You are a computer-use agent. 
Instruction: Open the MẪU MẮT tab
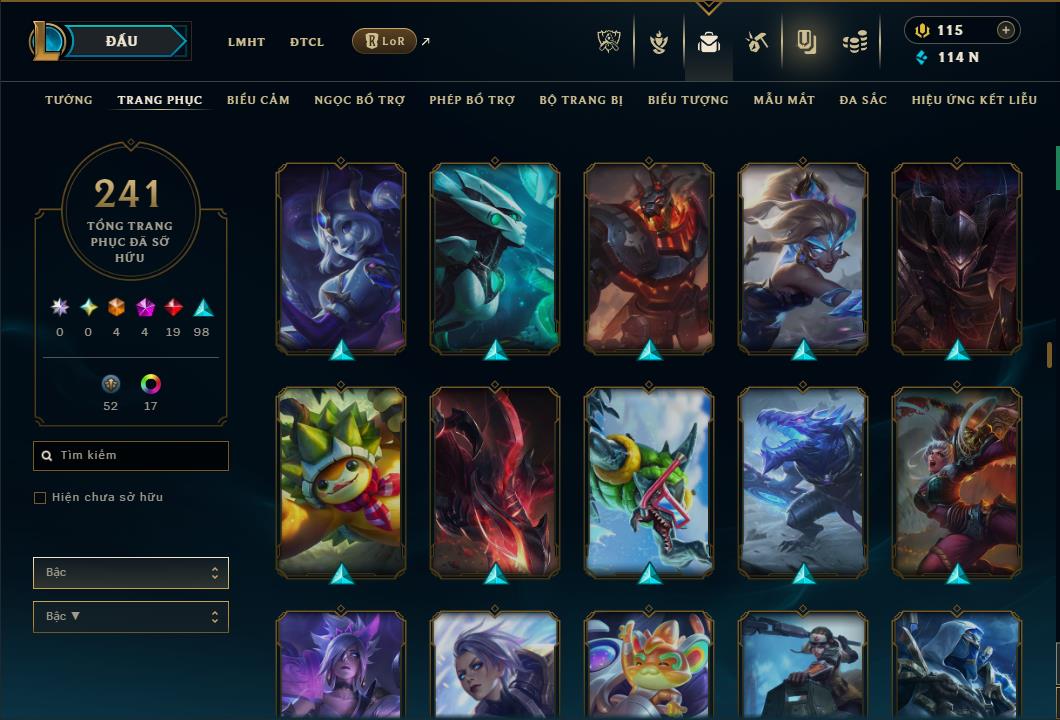coord(784,100)
